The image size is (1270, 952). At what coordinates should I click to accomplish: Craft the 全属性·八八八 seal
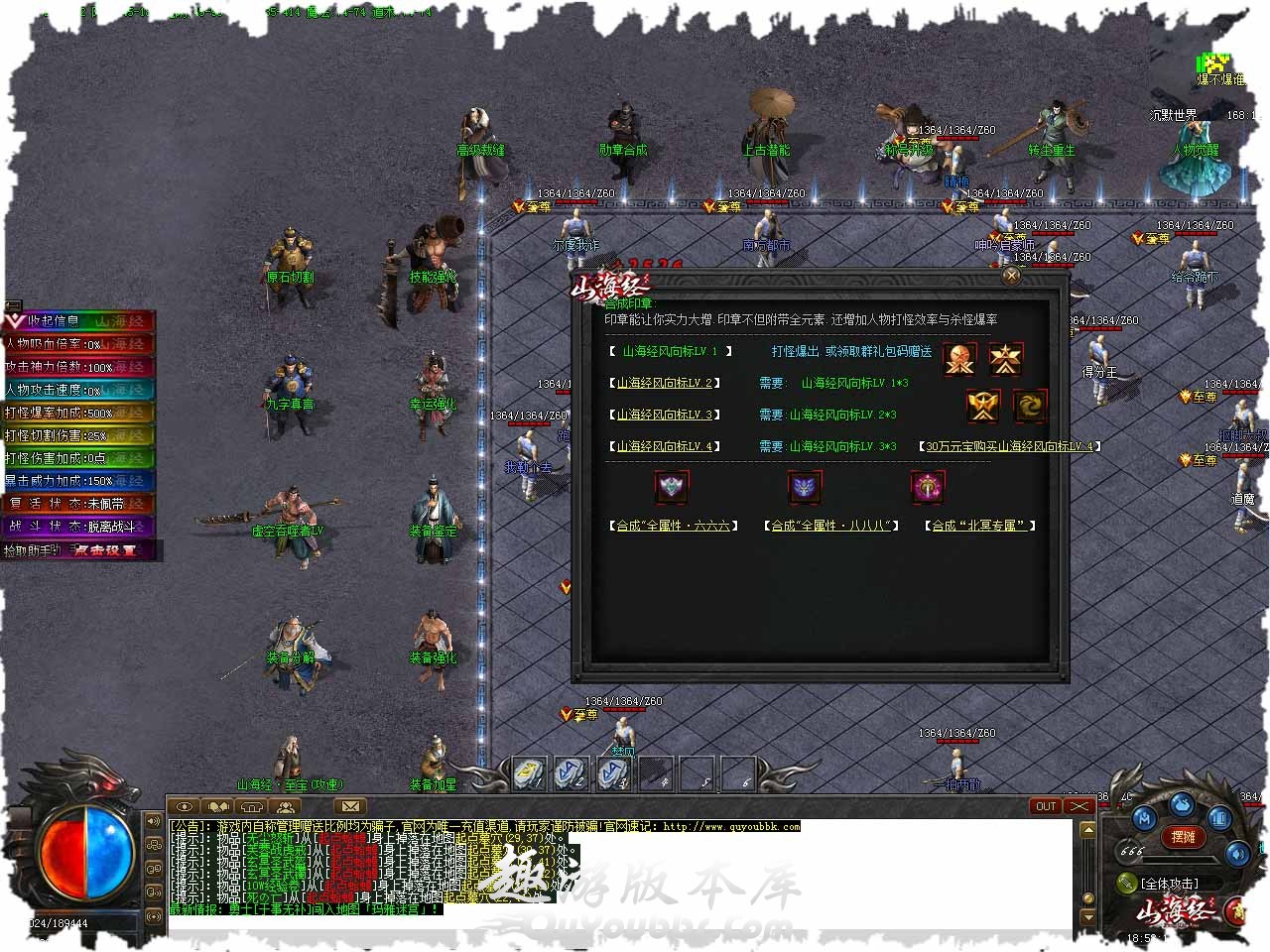tap(829, 526)
